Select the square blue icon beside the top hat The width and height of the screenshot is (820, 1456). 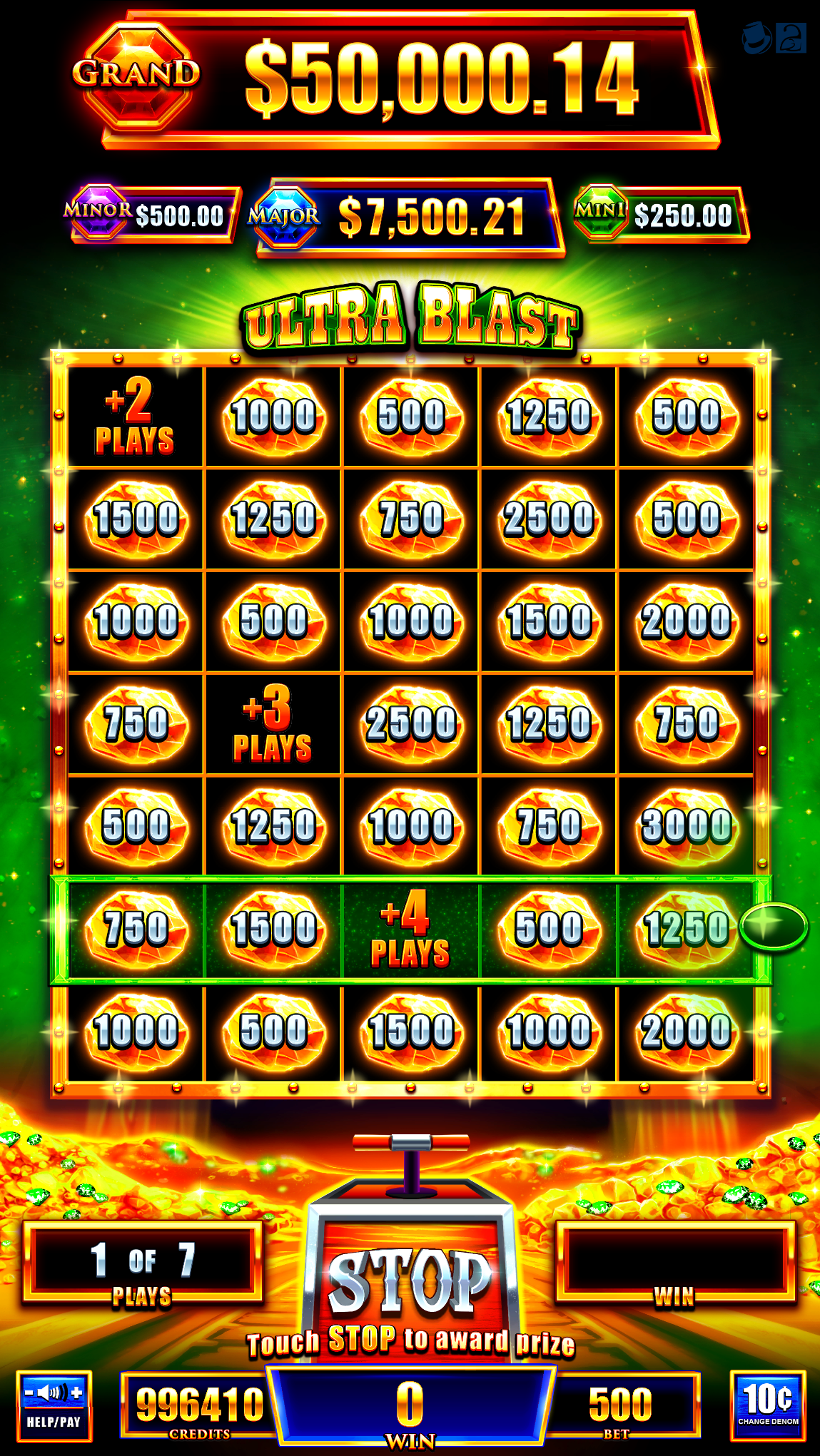pyautogui.click(x=791, y=38)
